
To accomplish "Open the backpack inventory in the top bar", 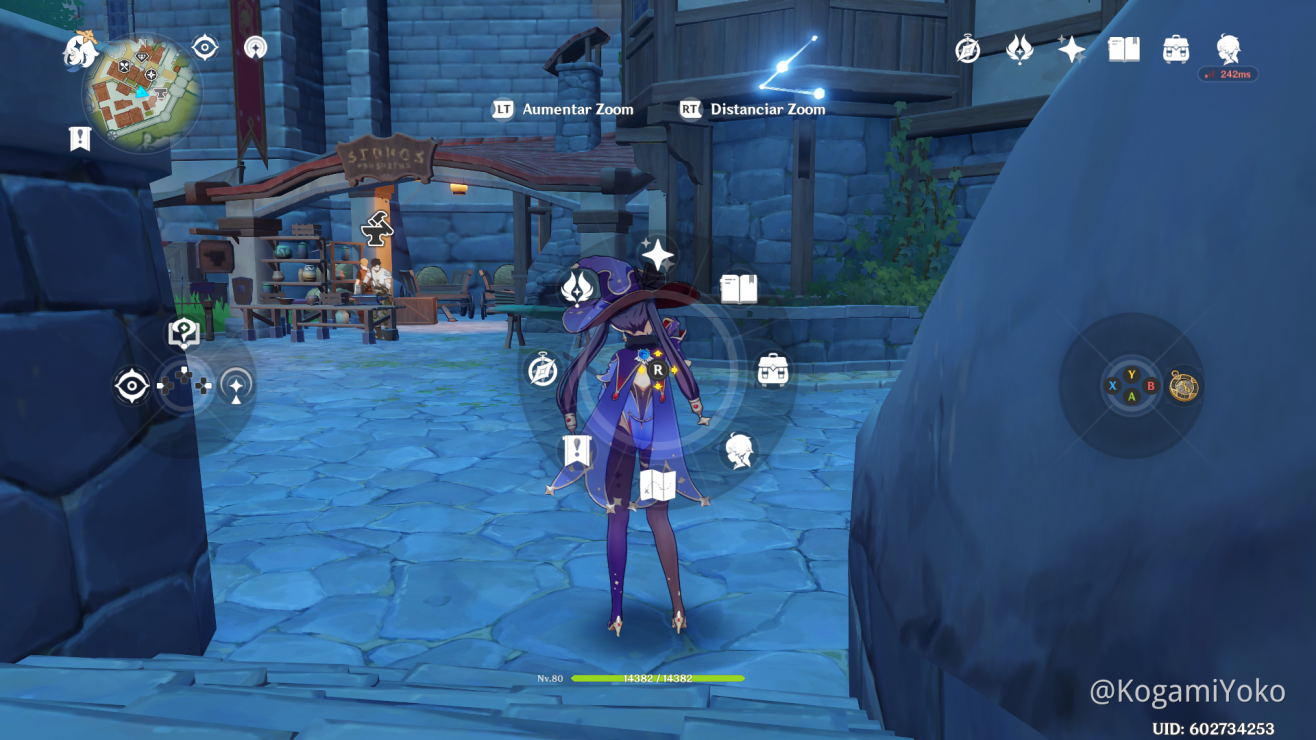I will point(1176,49).
